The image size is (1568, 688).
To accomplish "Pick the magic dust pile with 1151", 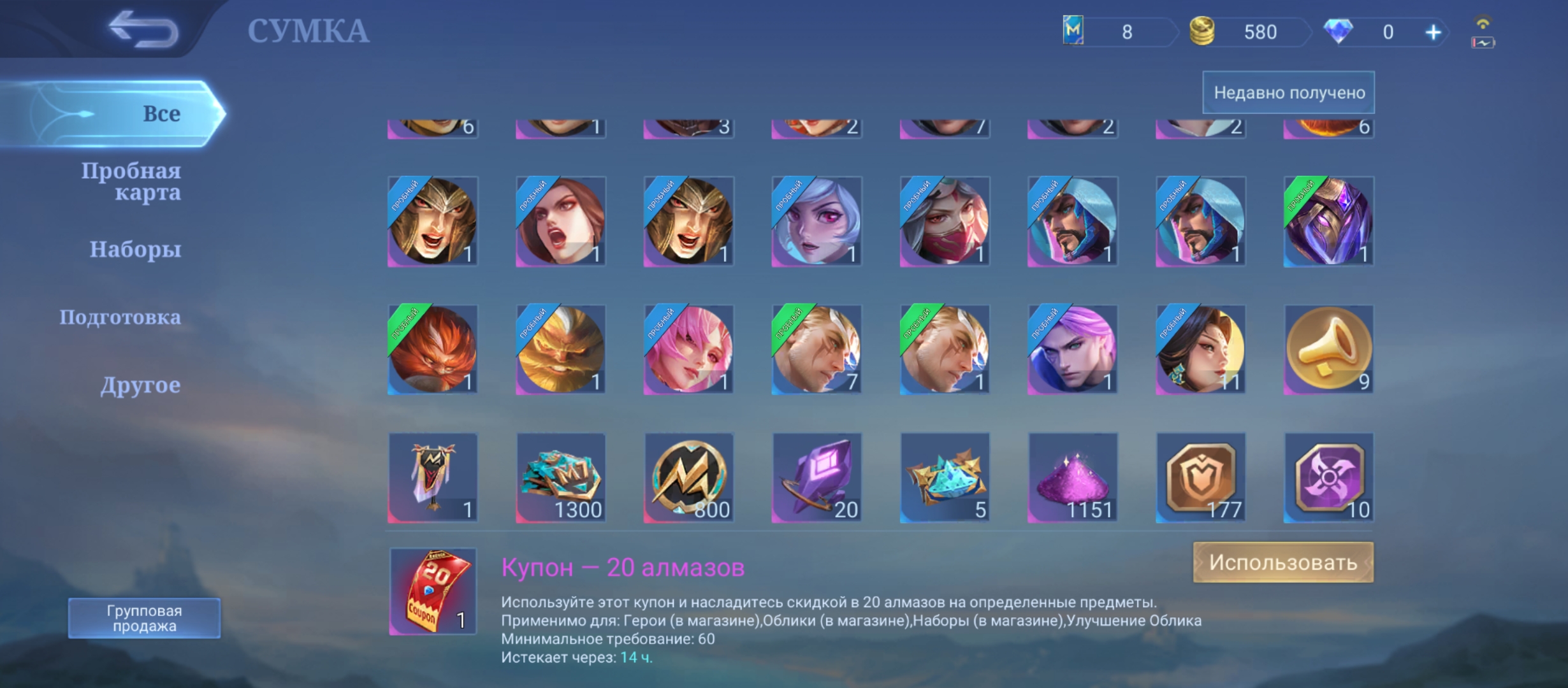I will [x=1073, y=478].
